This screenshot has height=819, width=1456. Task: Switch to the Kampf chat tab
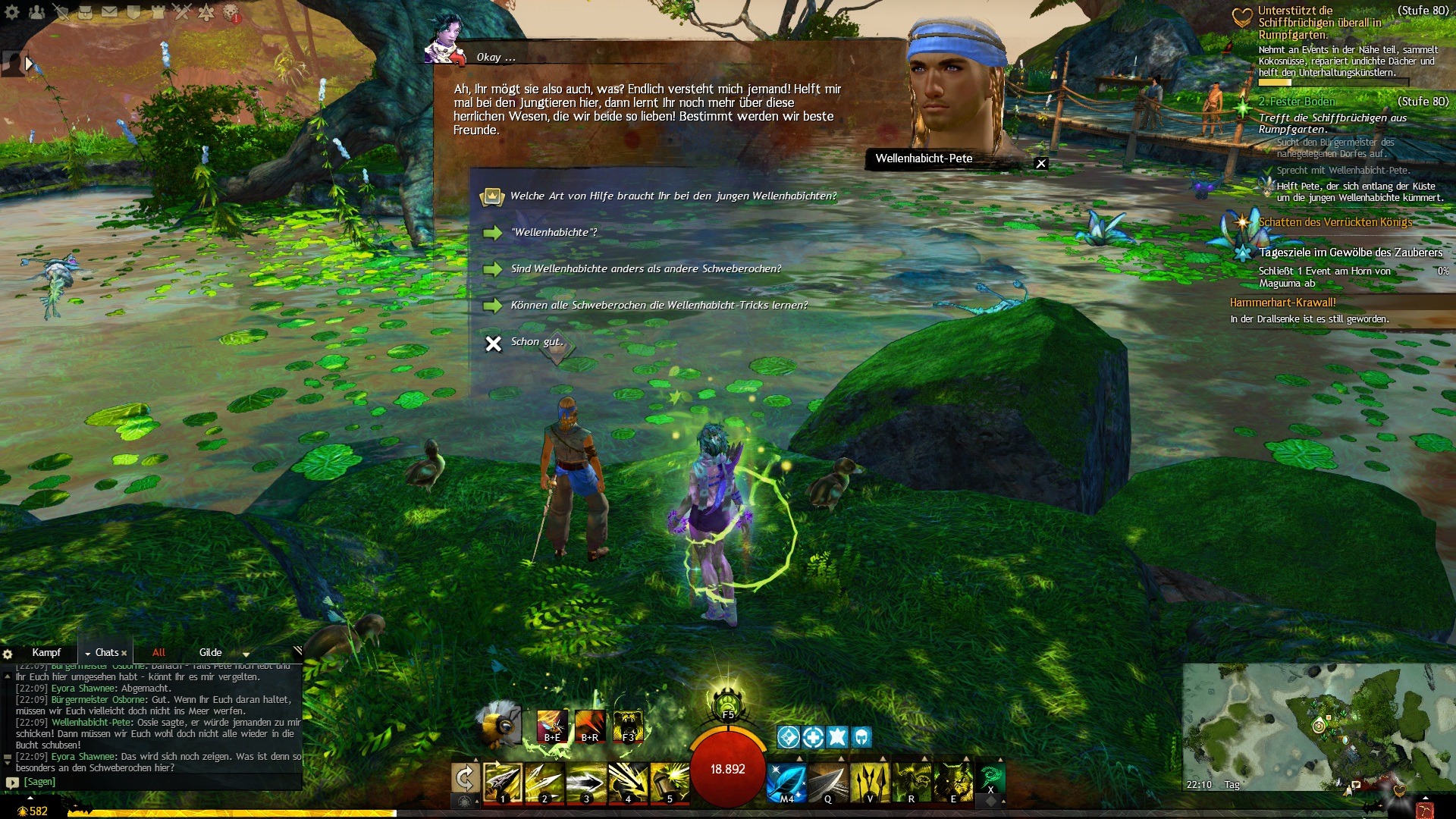[46, 653]
